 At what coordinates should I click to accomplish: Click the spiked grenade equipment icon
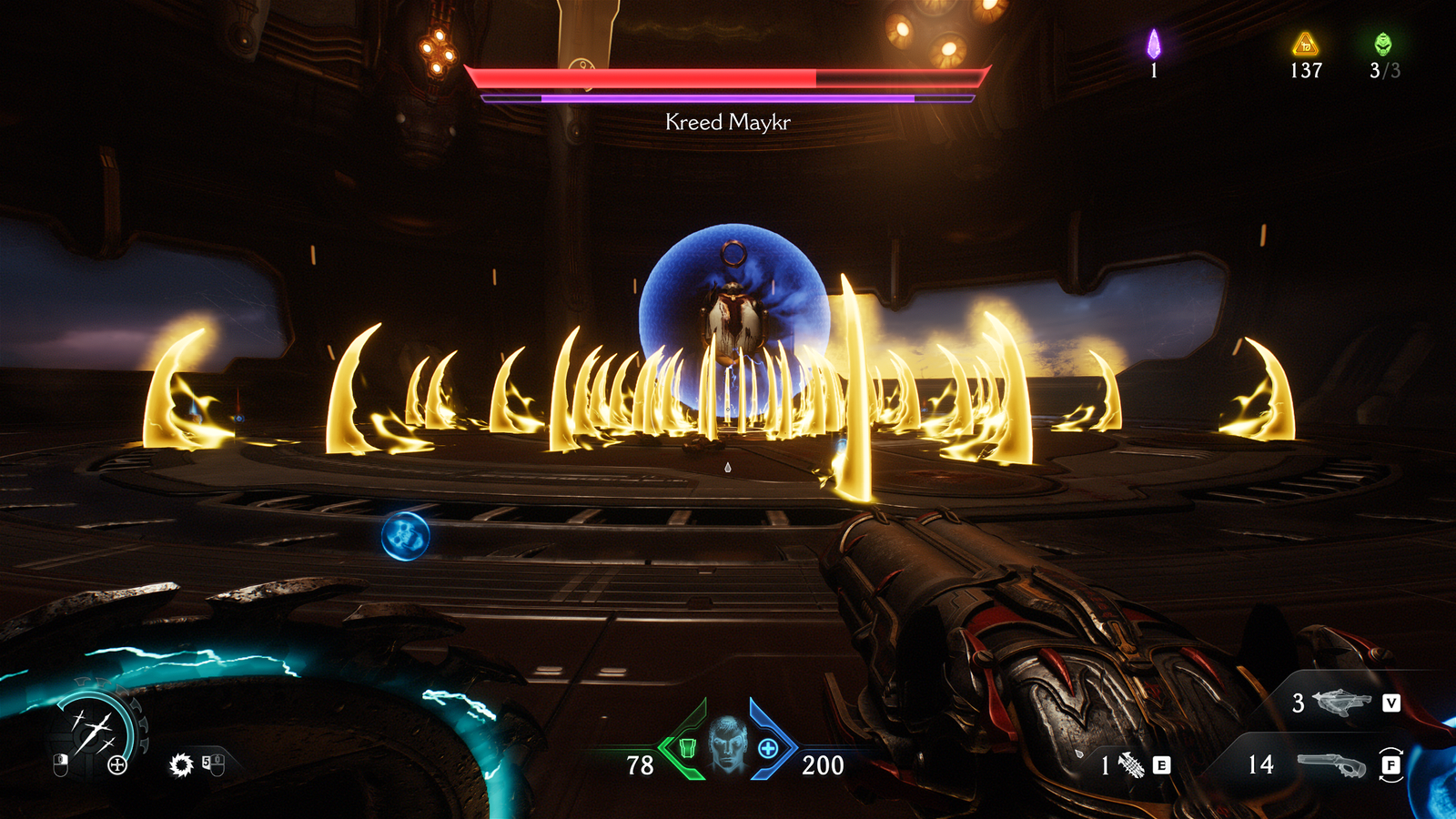pos(1131,765)
